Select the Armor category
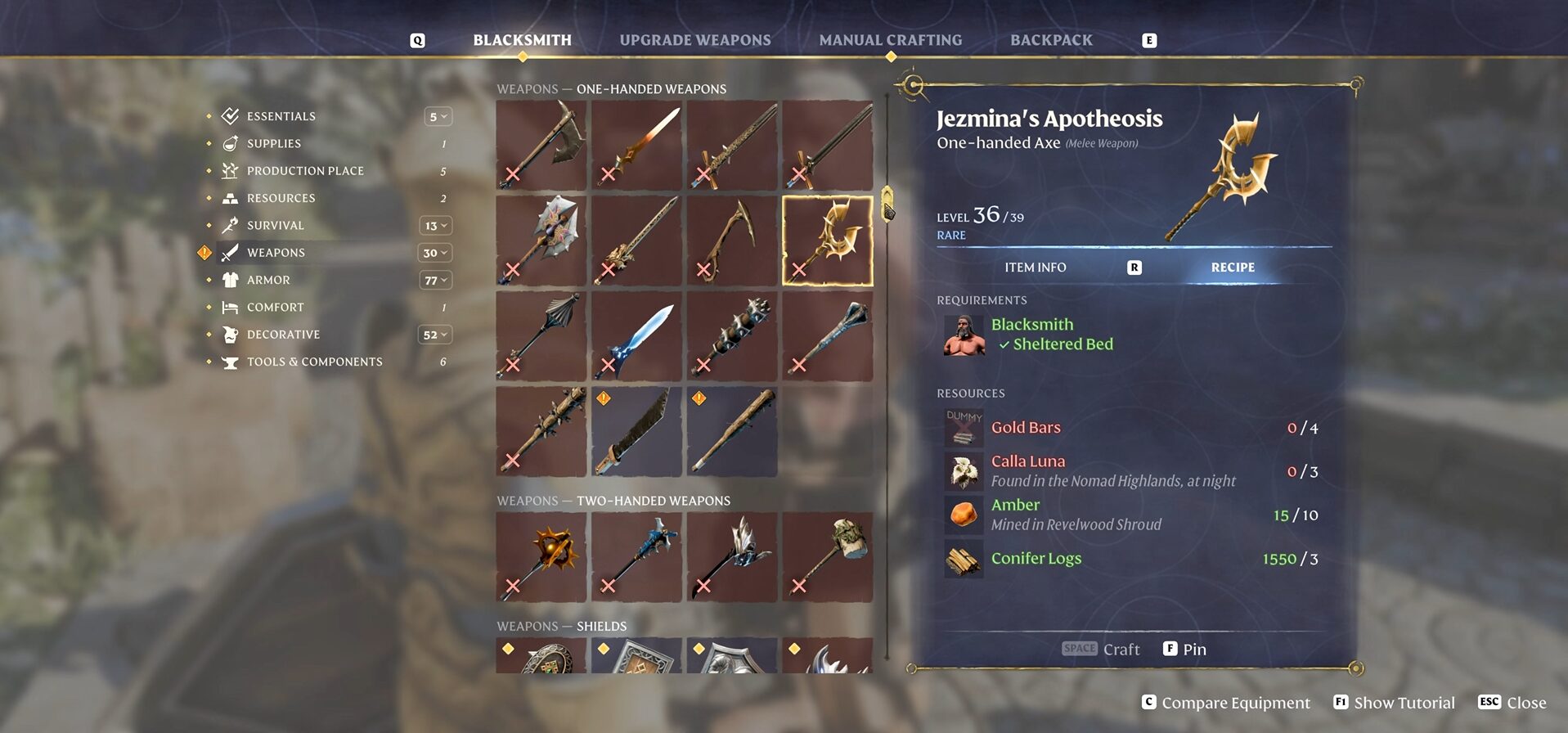This screenshot has width=1568, height=733. coord(268,280)
